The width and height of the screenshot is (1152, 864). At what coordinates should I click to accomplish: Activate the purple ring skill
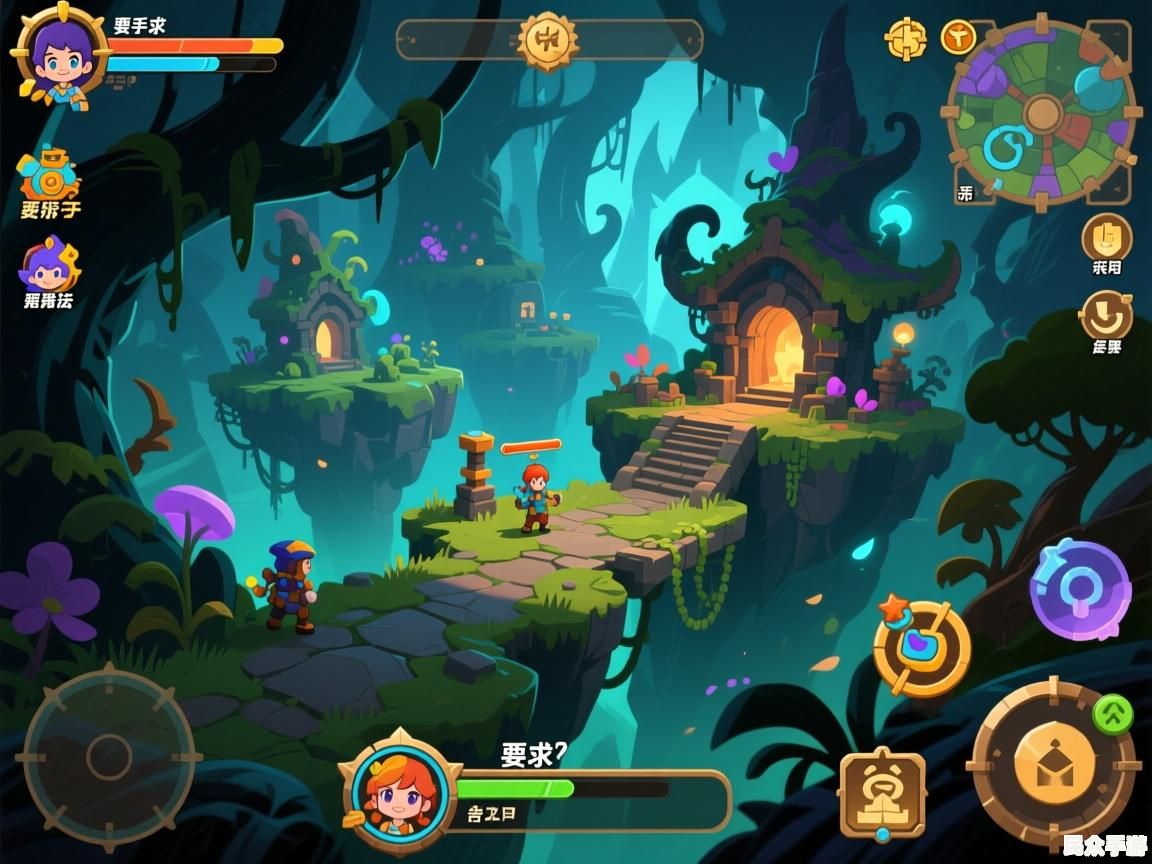1080,590
